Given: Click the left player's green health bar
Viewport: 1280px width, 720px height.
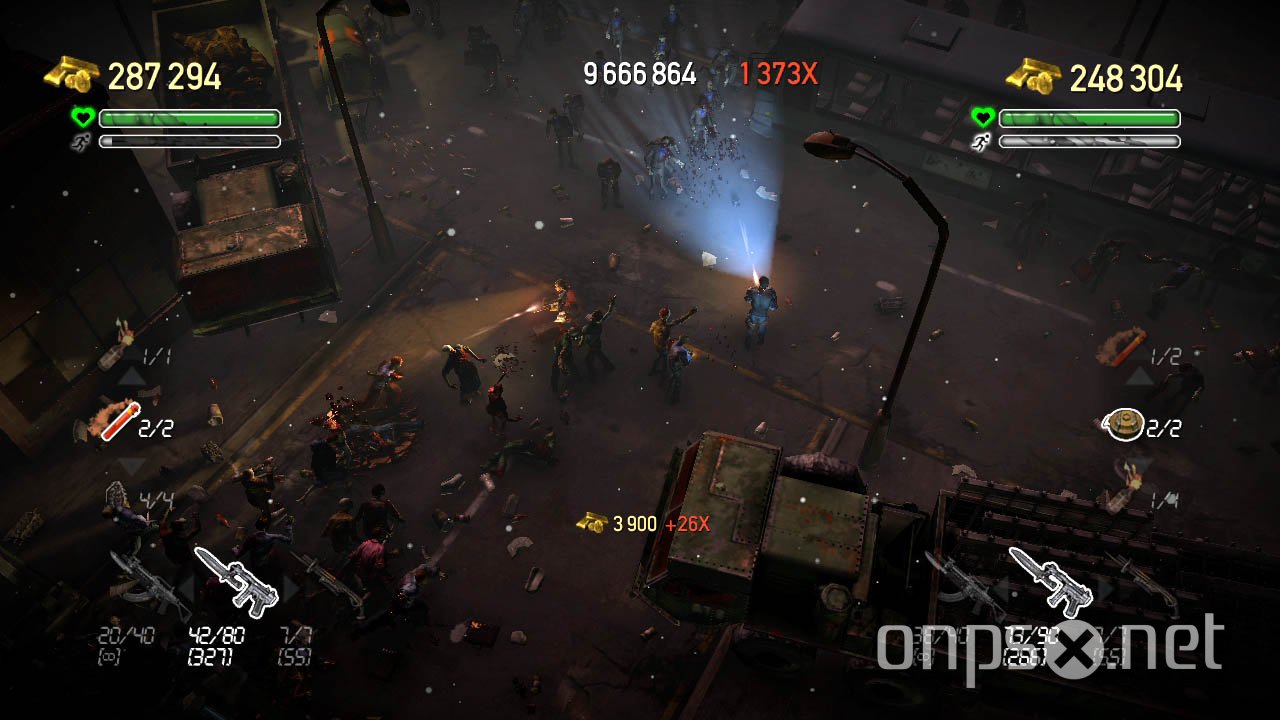Looking at the screenshot, I should [190, 118].
